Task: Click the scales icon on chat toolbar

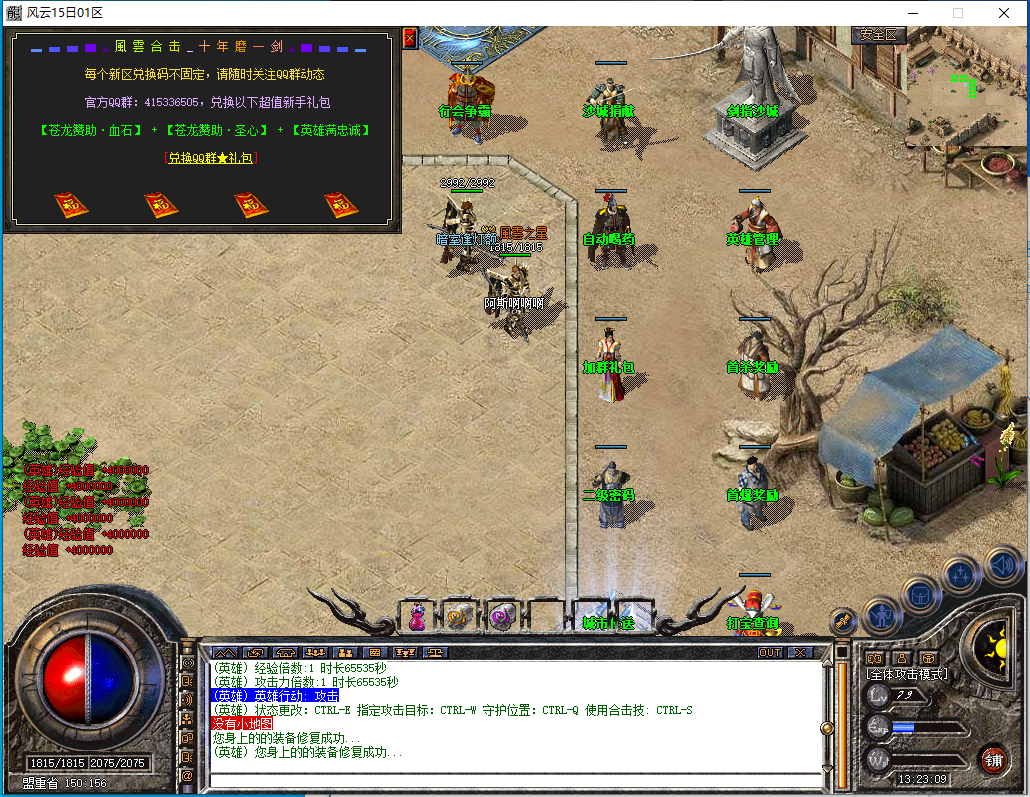Action: pos(437,652)
